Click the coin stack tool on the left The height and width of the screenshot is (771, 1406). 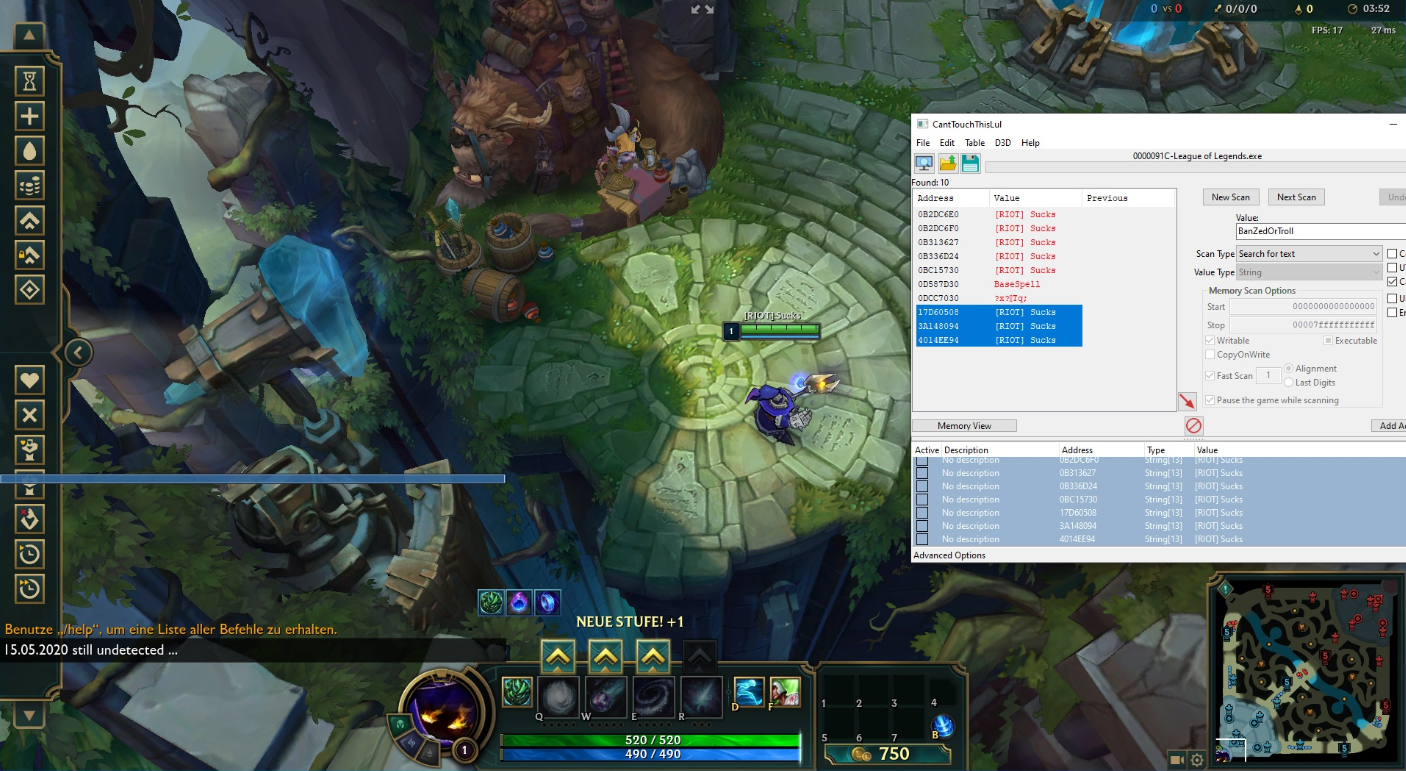(30, 186)
